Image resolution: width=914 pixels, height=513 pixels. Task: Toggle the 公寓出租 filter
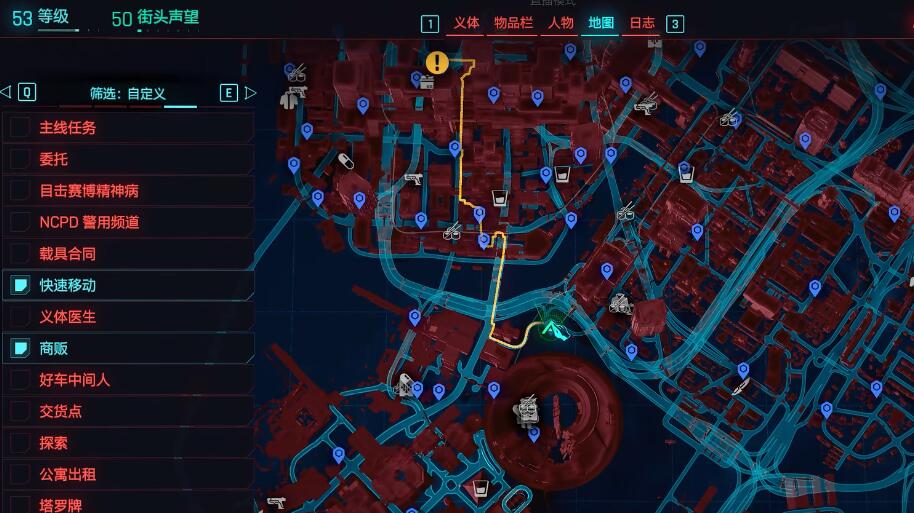20,475
